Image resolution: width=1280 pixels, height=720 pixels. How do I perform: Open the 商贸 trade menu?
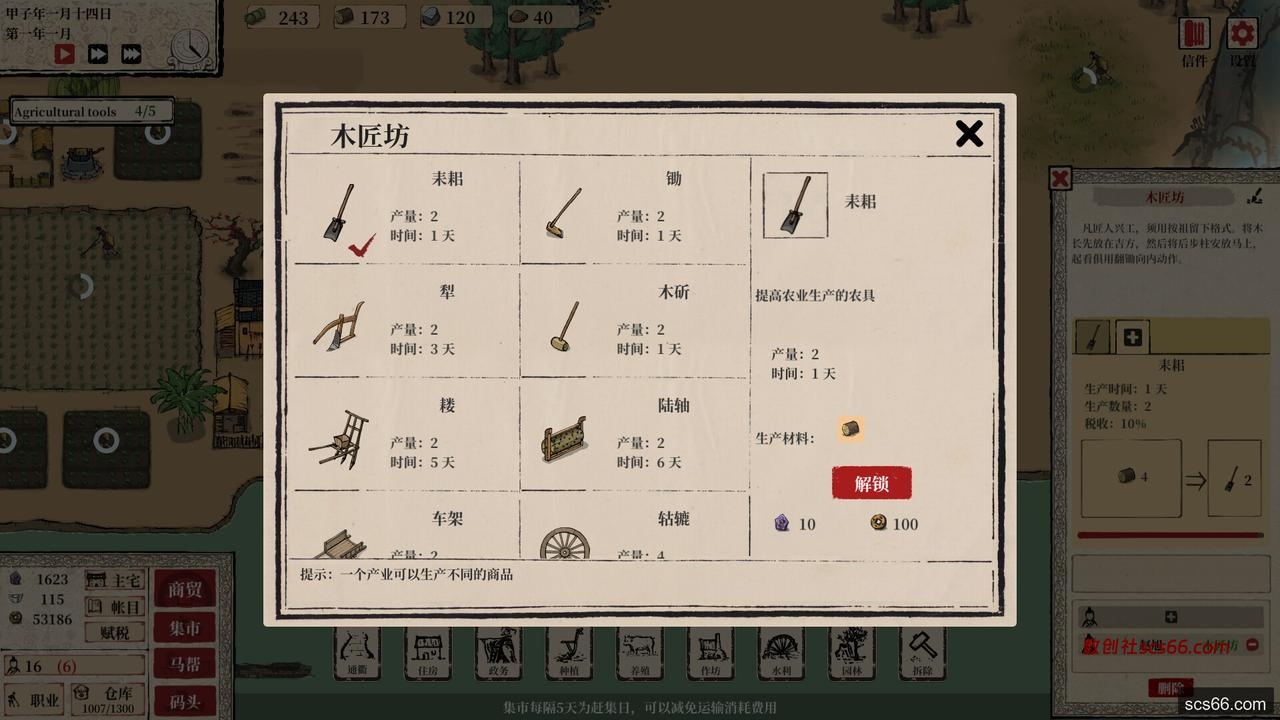coord(184,590)
